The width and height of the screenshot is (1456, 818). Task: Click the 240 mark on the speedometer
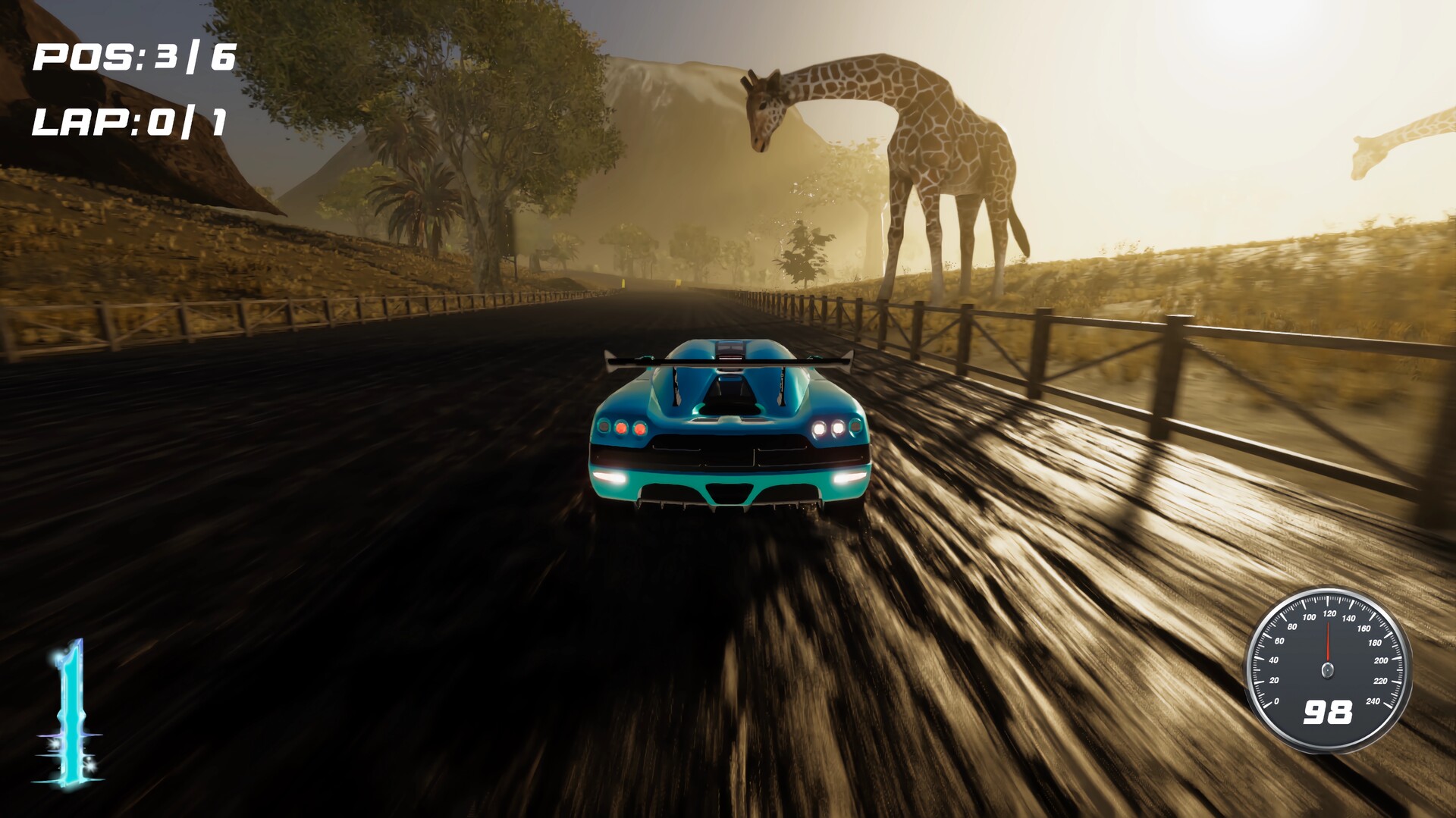point(1374,701)
